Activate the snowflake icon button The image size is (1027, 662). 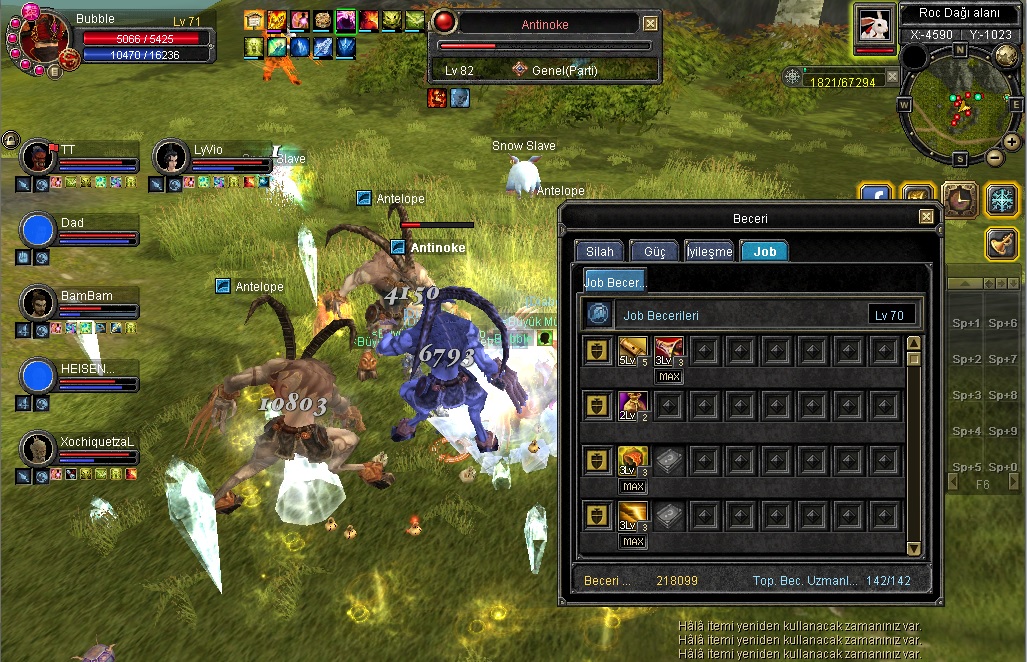click(x=1001, y=199)
